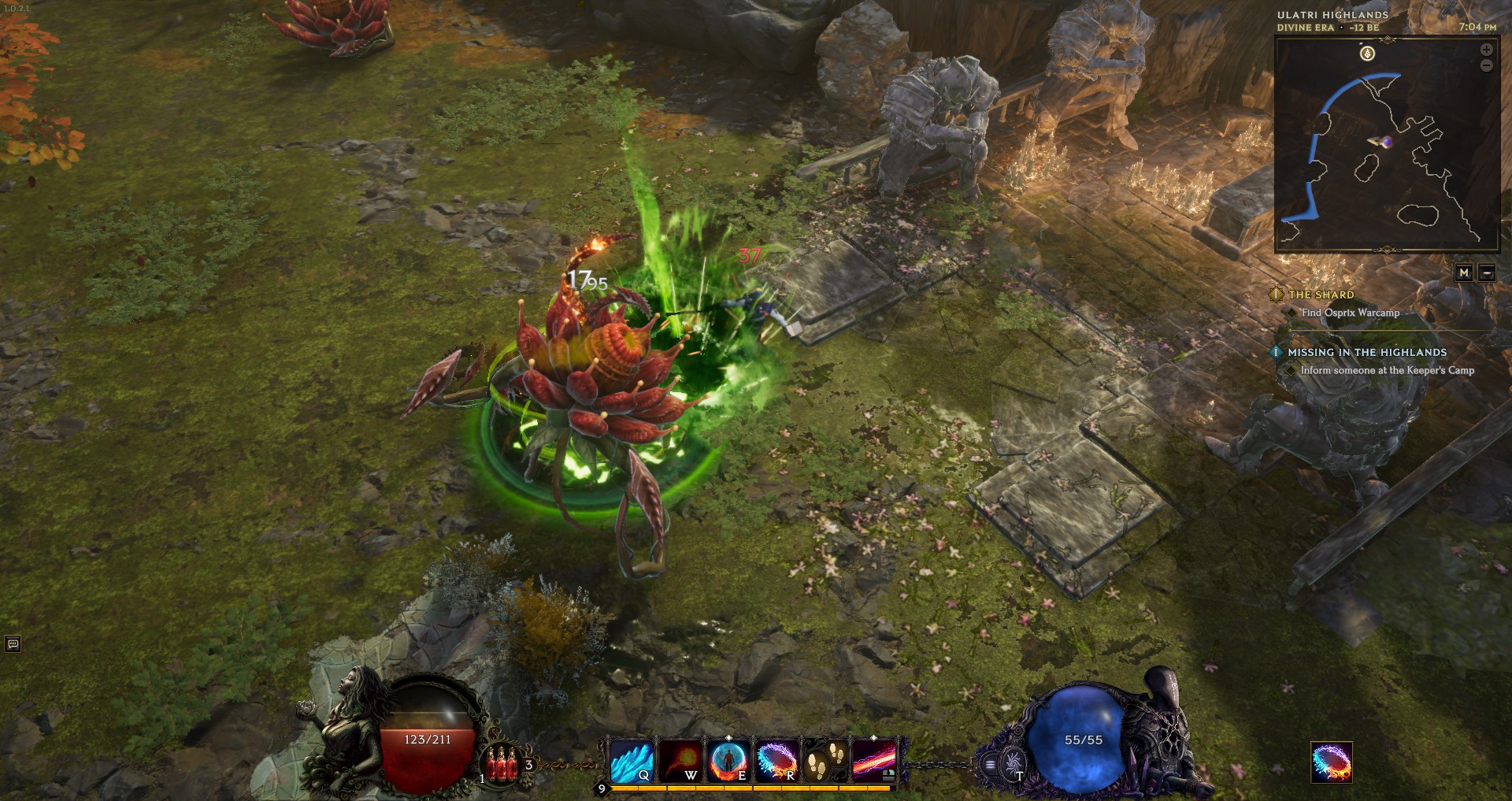Zoom out the minimap with minus button
Screen dimensions: 1512x801
point(1486,65)
